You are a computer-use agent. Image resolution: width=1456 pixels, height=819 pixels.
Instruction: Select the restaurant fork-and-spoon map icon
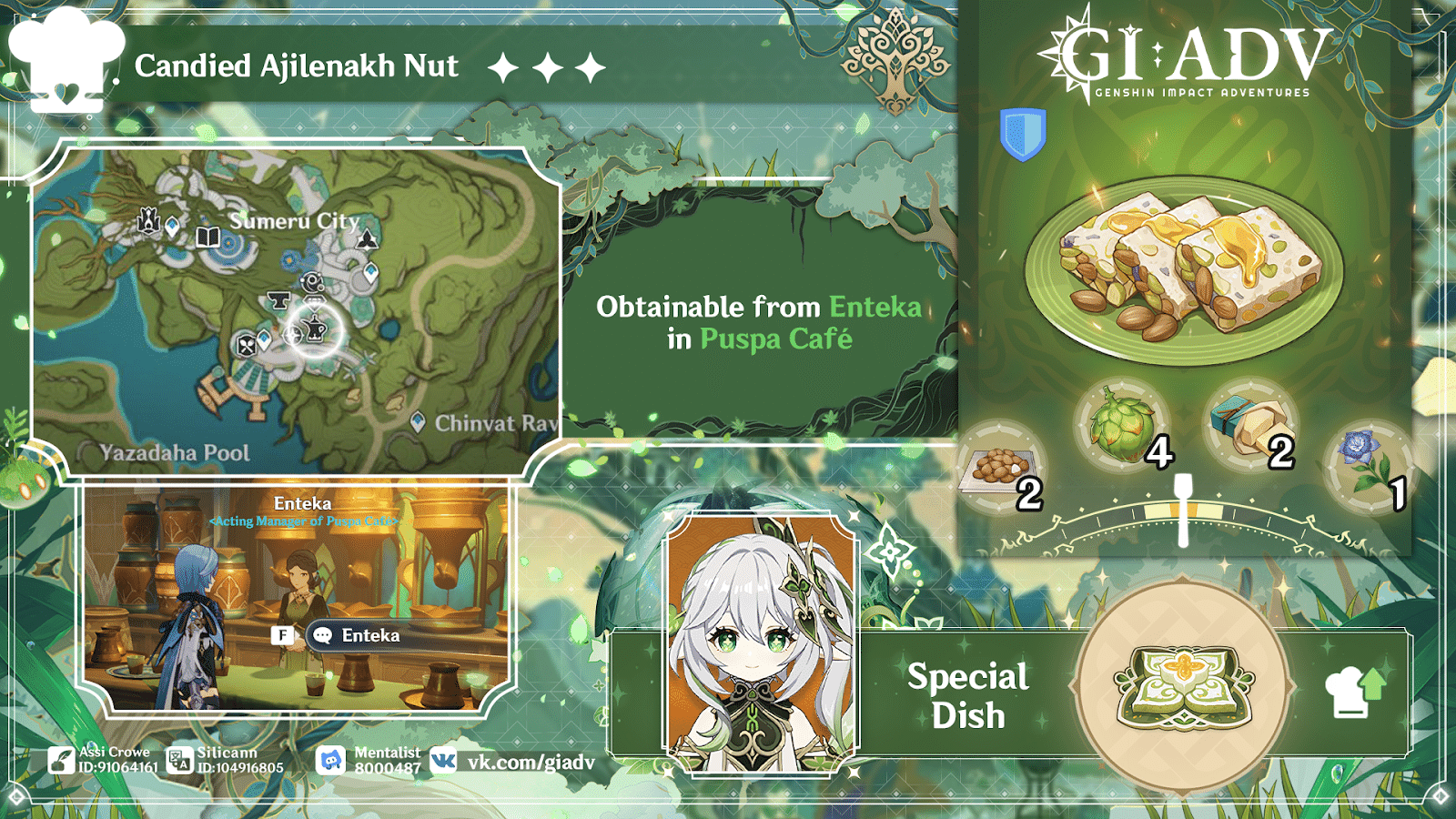246,346
